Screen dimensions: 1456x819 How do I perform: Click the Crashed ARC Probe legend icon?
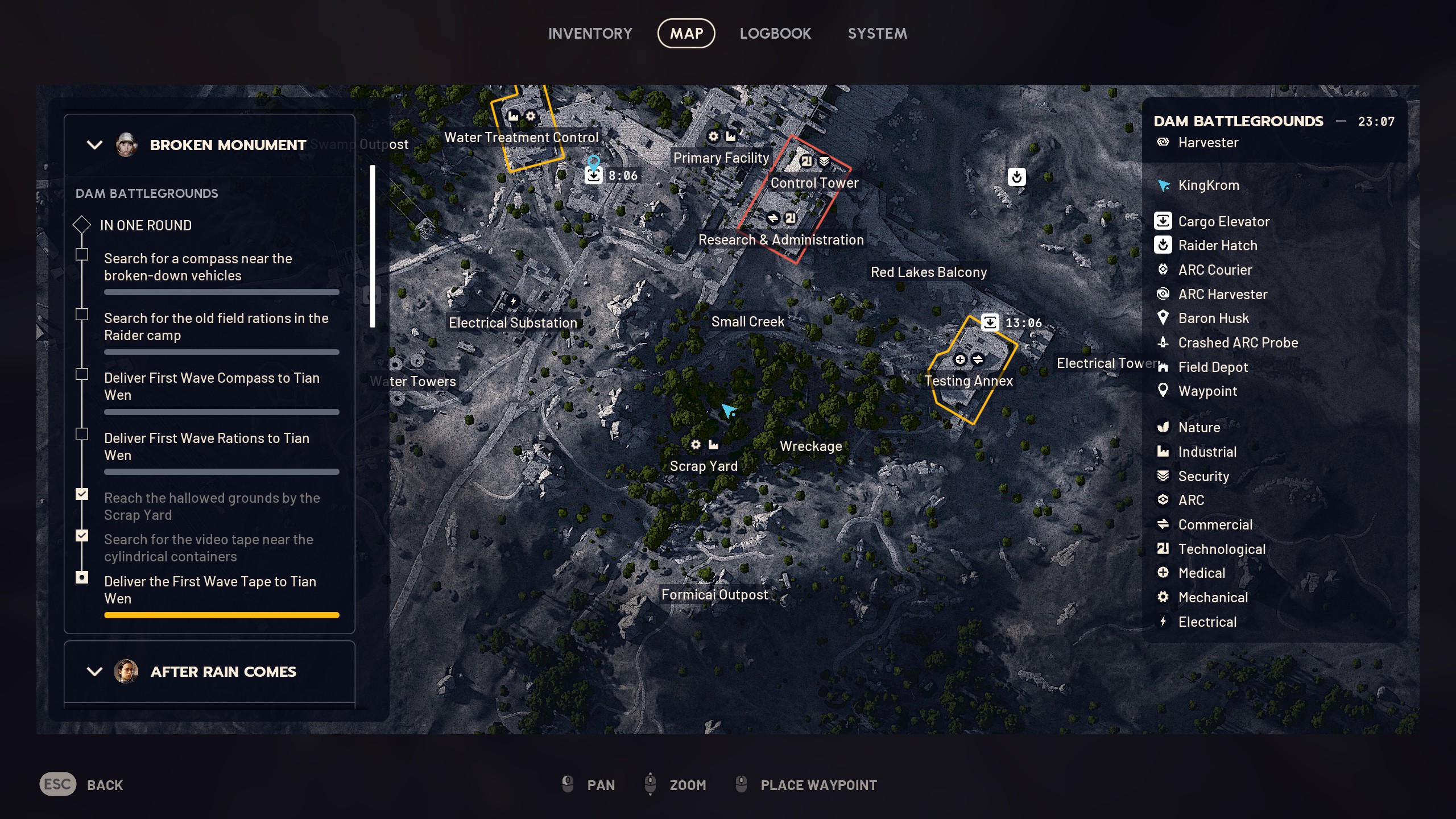[x=1163, y=342]
